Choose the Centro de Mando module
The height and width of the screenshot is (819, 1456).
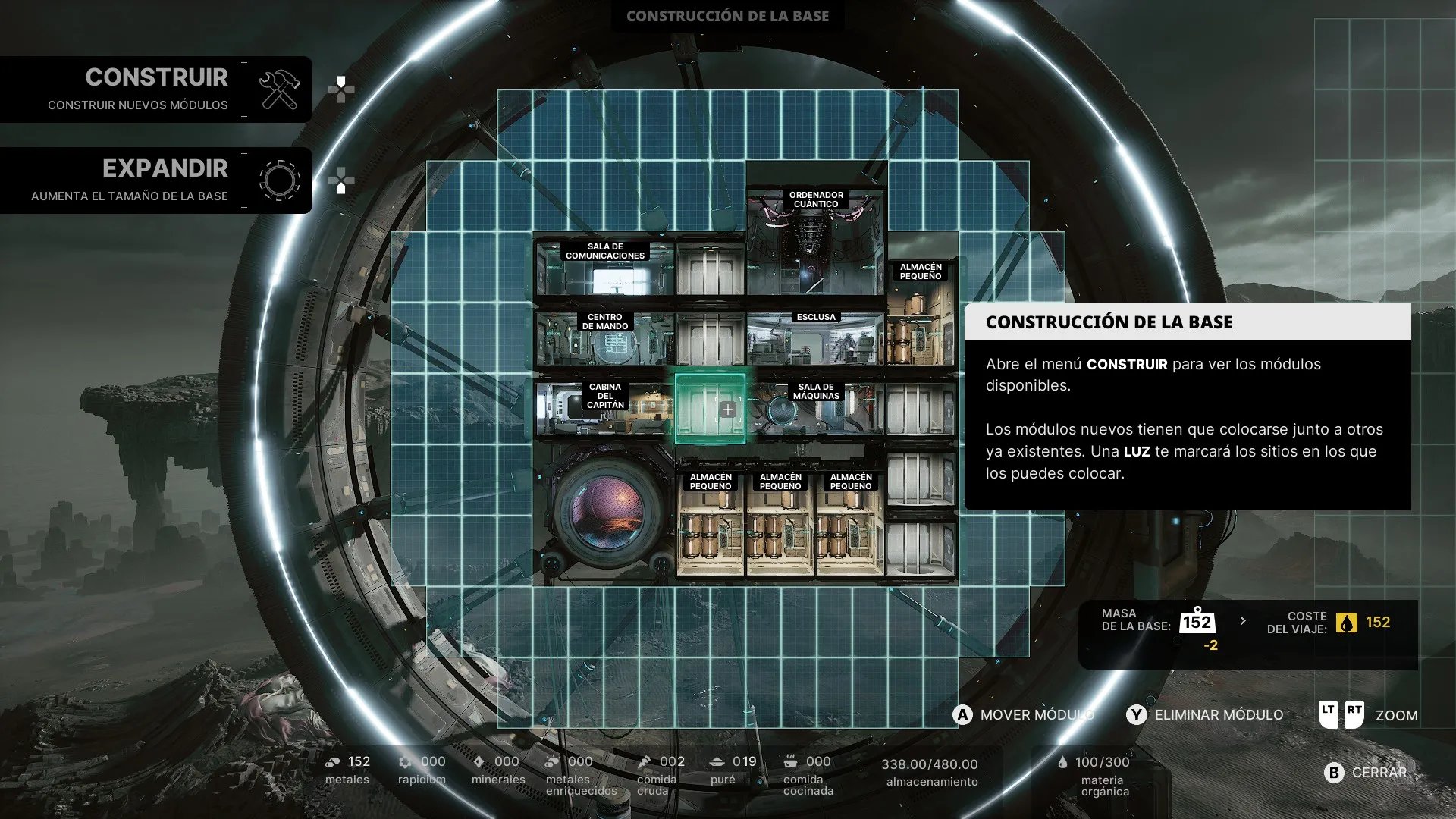(604, 339)
